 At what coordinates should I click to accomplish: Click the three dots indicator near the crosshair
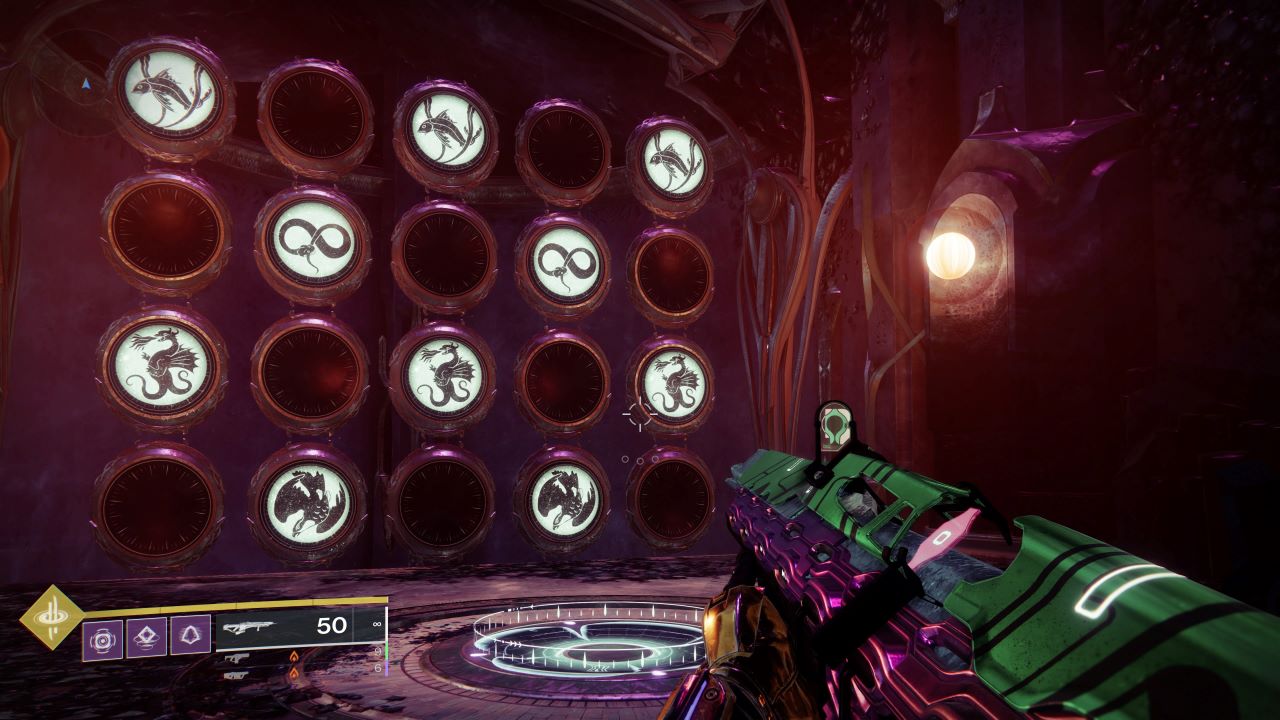[640, 460]
